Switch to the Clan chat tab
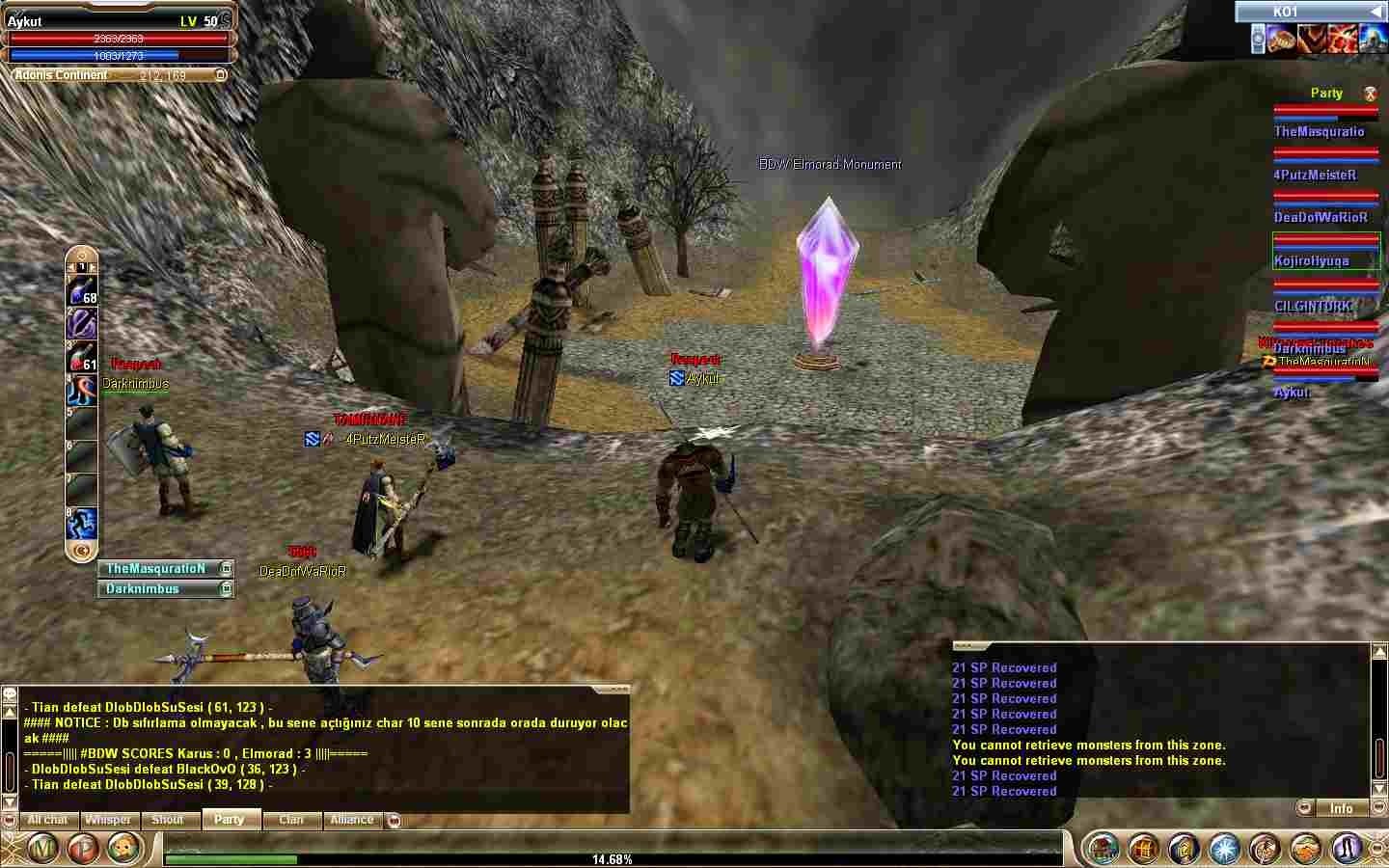Image resolution: width=1389 pixels, height=868 pixels. [x=290, y=820]
